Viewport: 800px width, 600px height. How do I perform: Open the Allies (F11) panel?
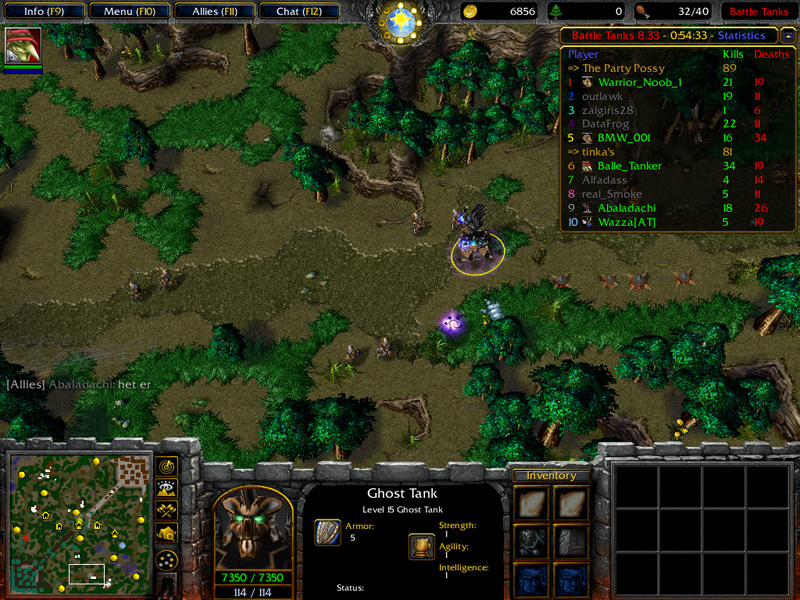pos(213,11)
